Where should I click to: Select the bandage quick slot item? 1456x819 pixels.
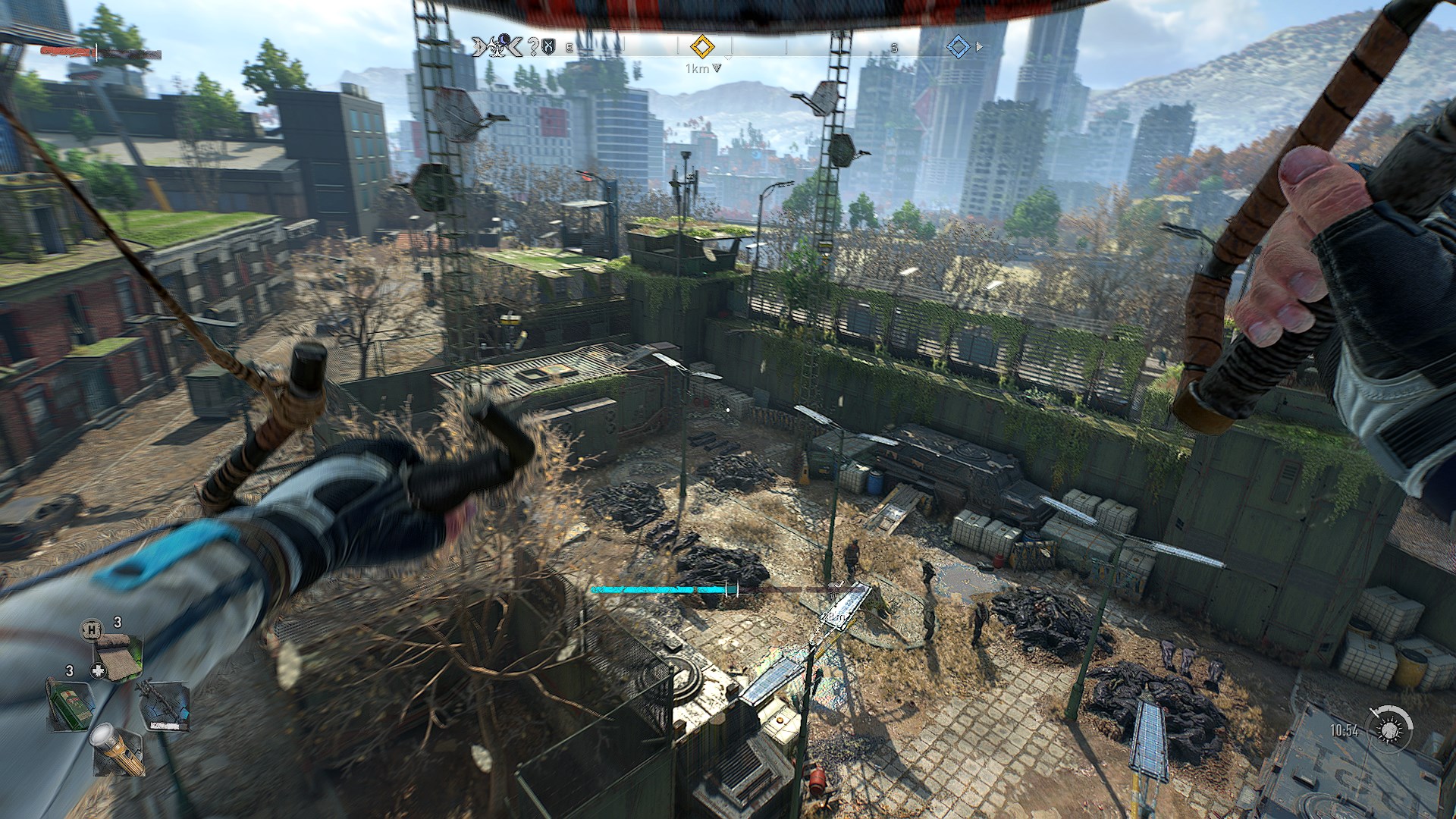[x=118, y=657]
